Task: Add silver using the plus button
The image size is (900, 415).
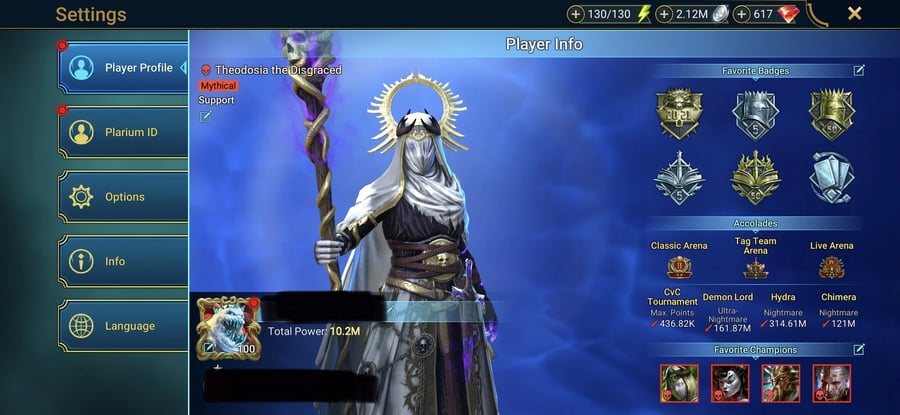Action: pyautogui.click(x=665, y=14)
